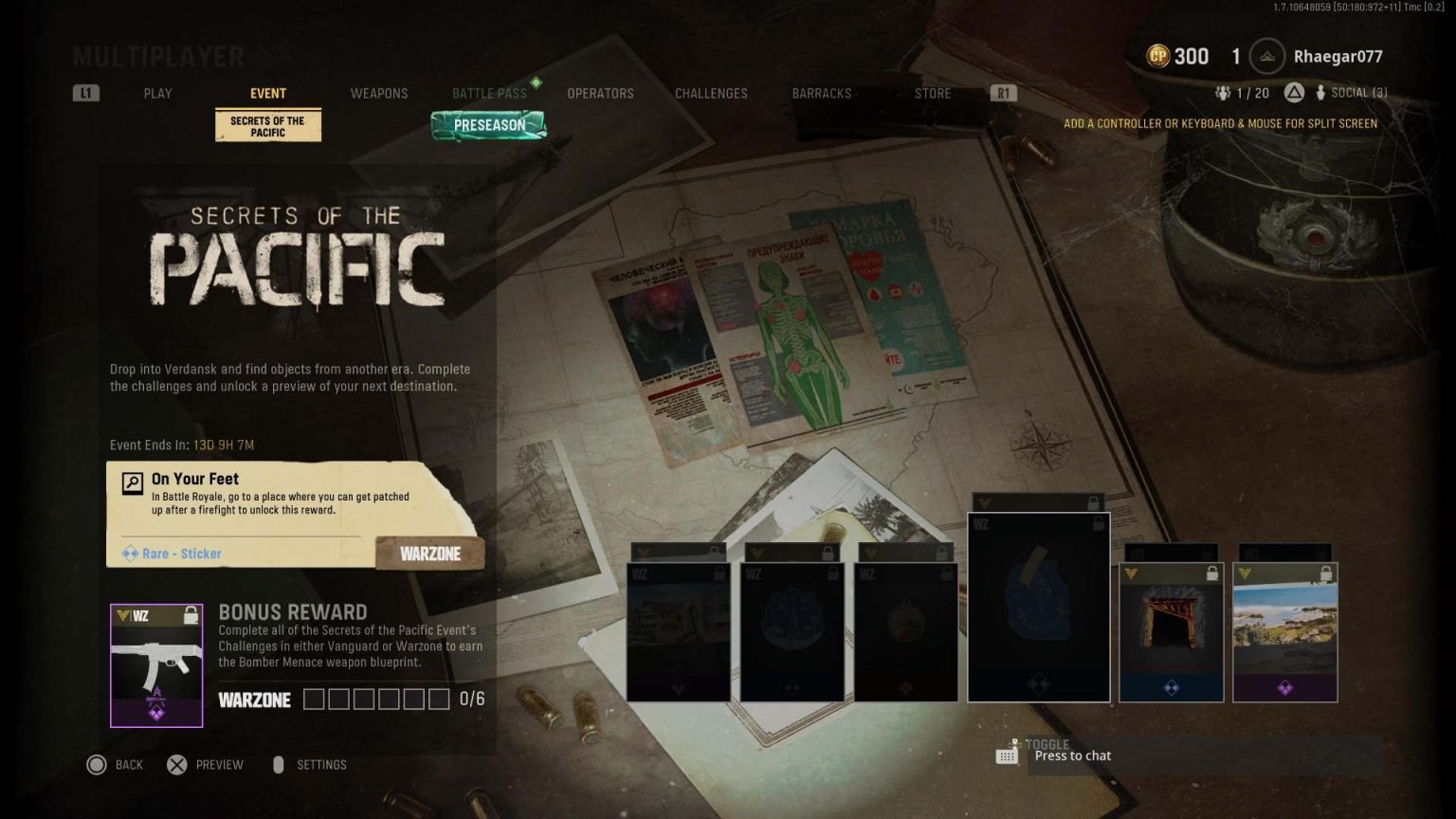Viewport: 1456px width, 819px height.
Task: Open the party members count
Action: tap(1242, 93)
